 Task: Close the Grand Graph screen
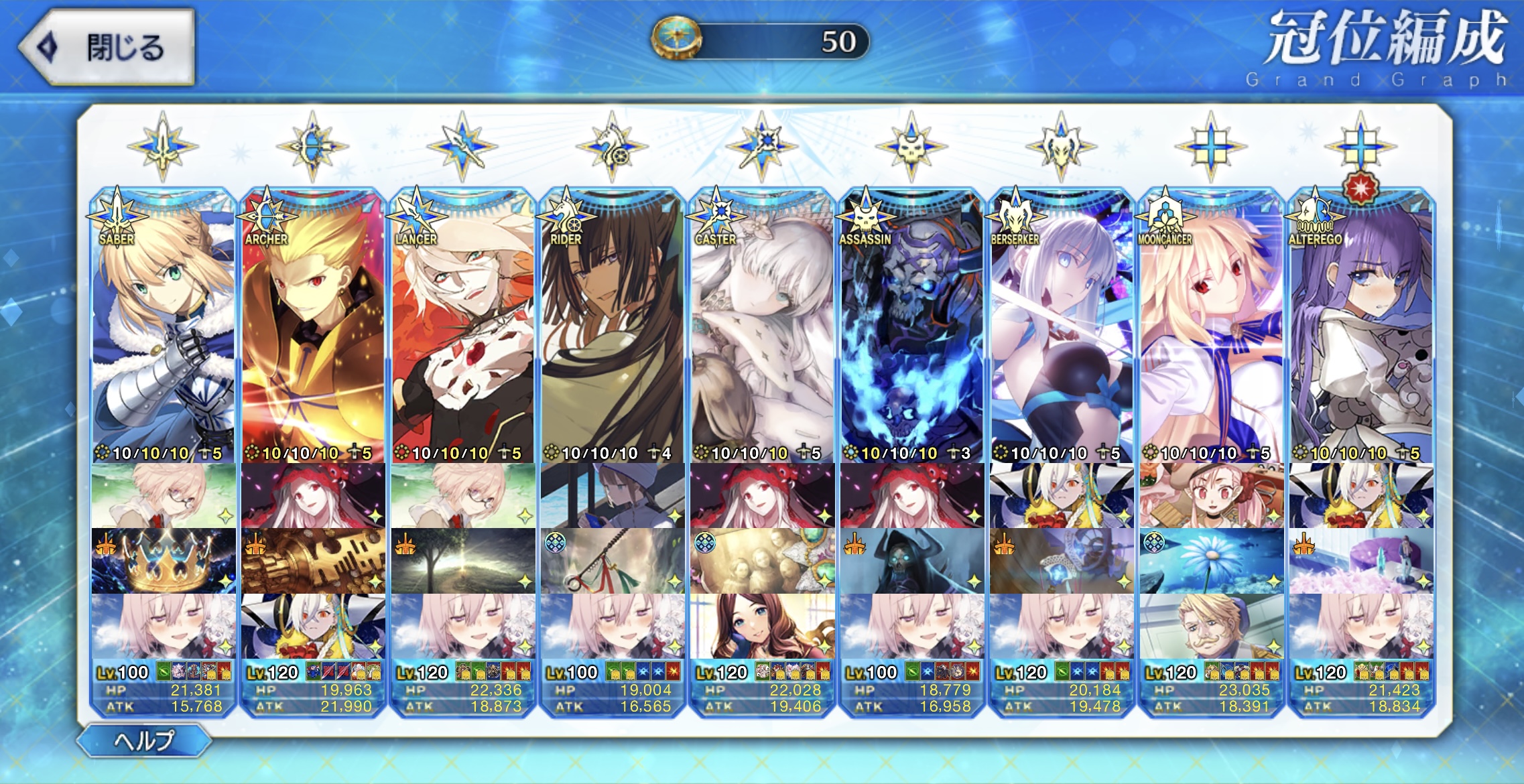(x=107, y=47)
